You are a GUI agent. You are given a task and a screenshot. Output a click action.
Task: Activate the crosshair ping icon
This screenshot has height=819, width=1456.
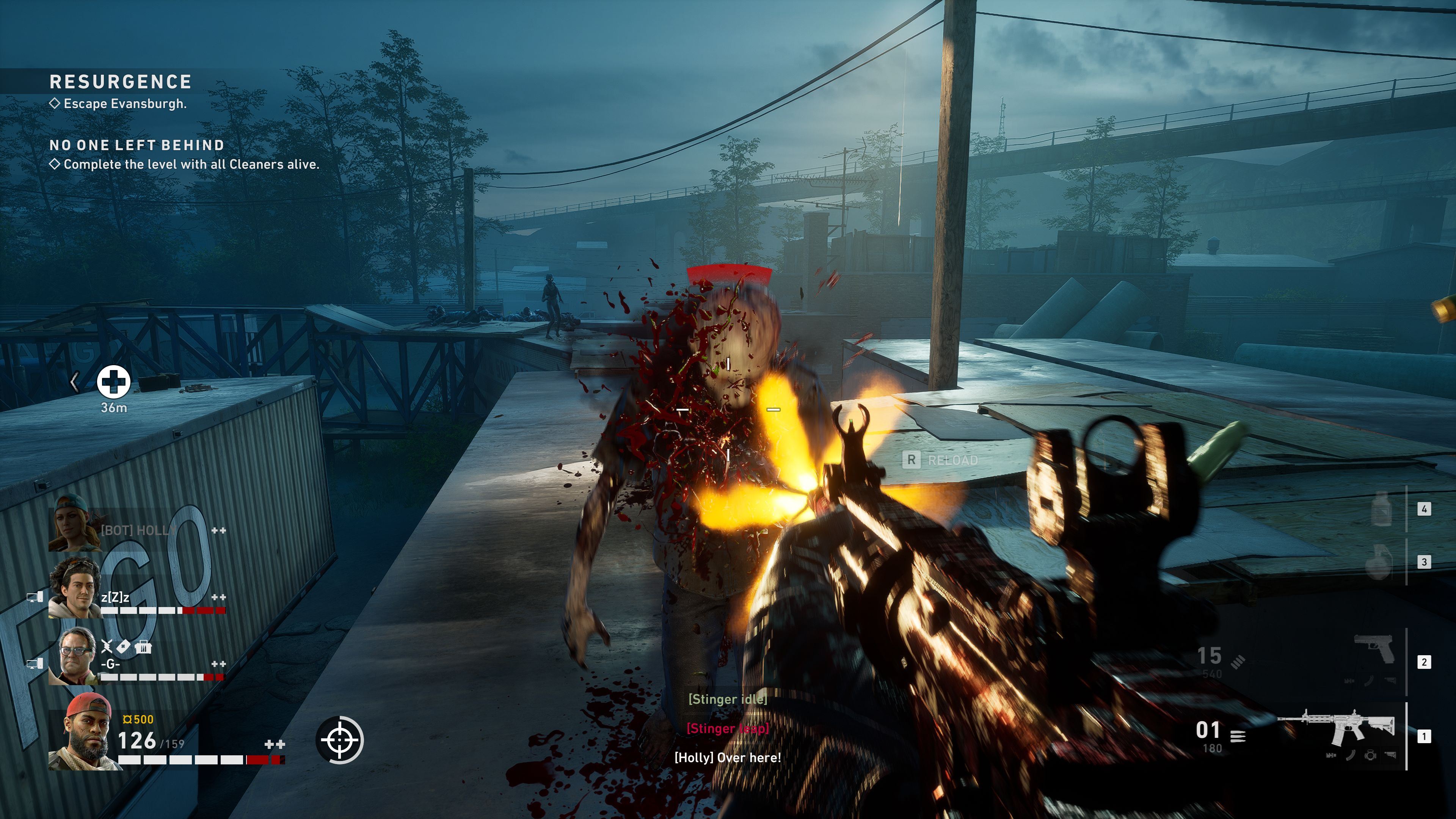pyautogui.click(x=340, y=739)
